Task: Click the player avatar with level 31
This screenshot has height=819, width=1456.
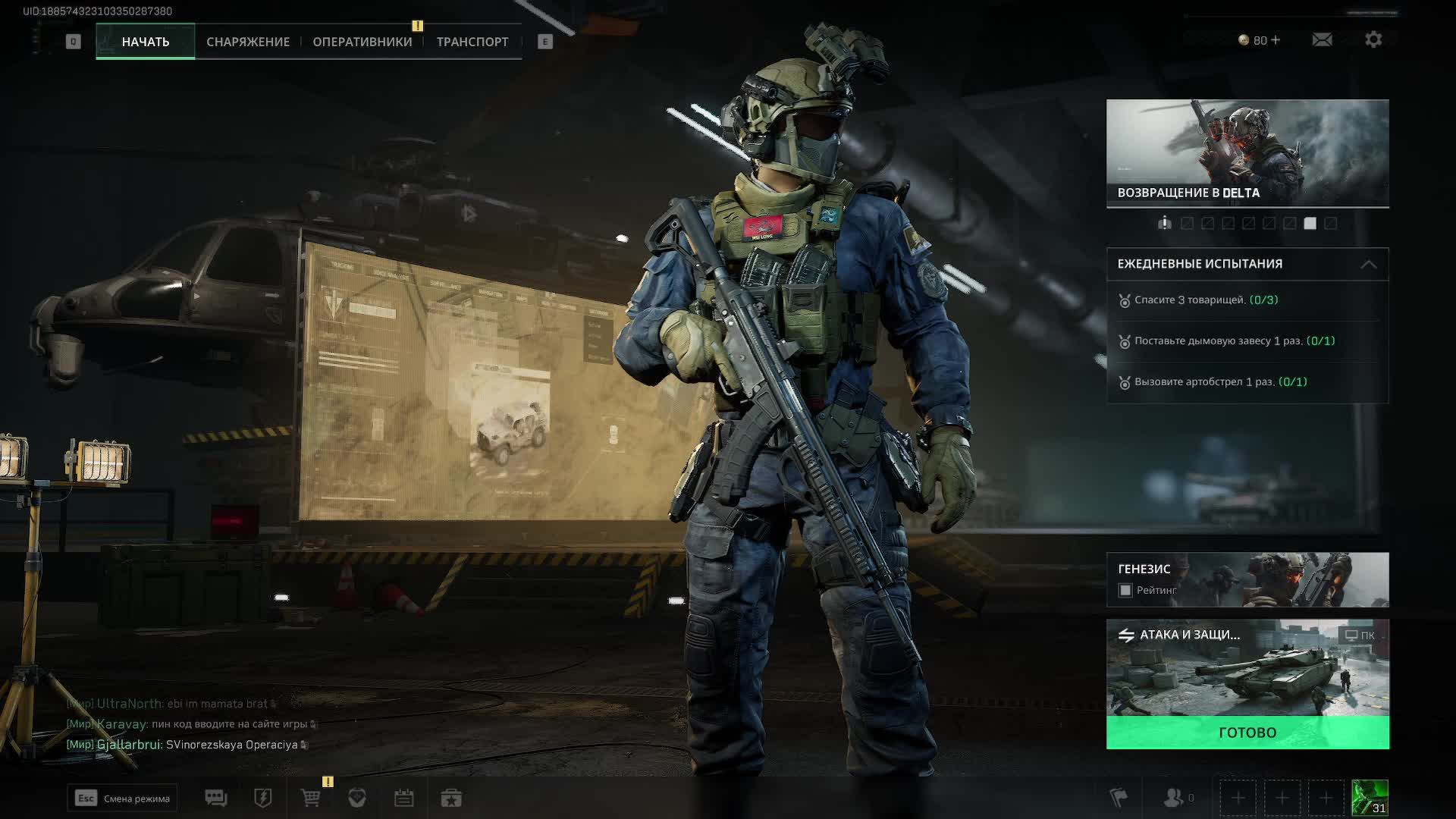Action: (x=1370, y=798)
